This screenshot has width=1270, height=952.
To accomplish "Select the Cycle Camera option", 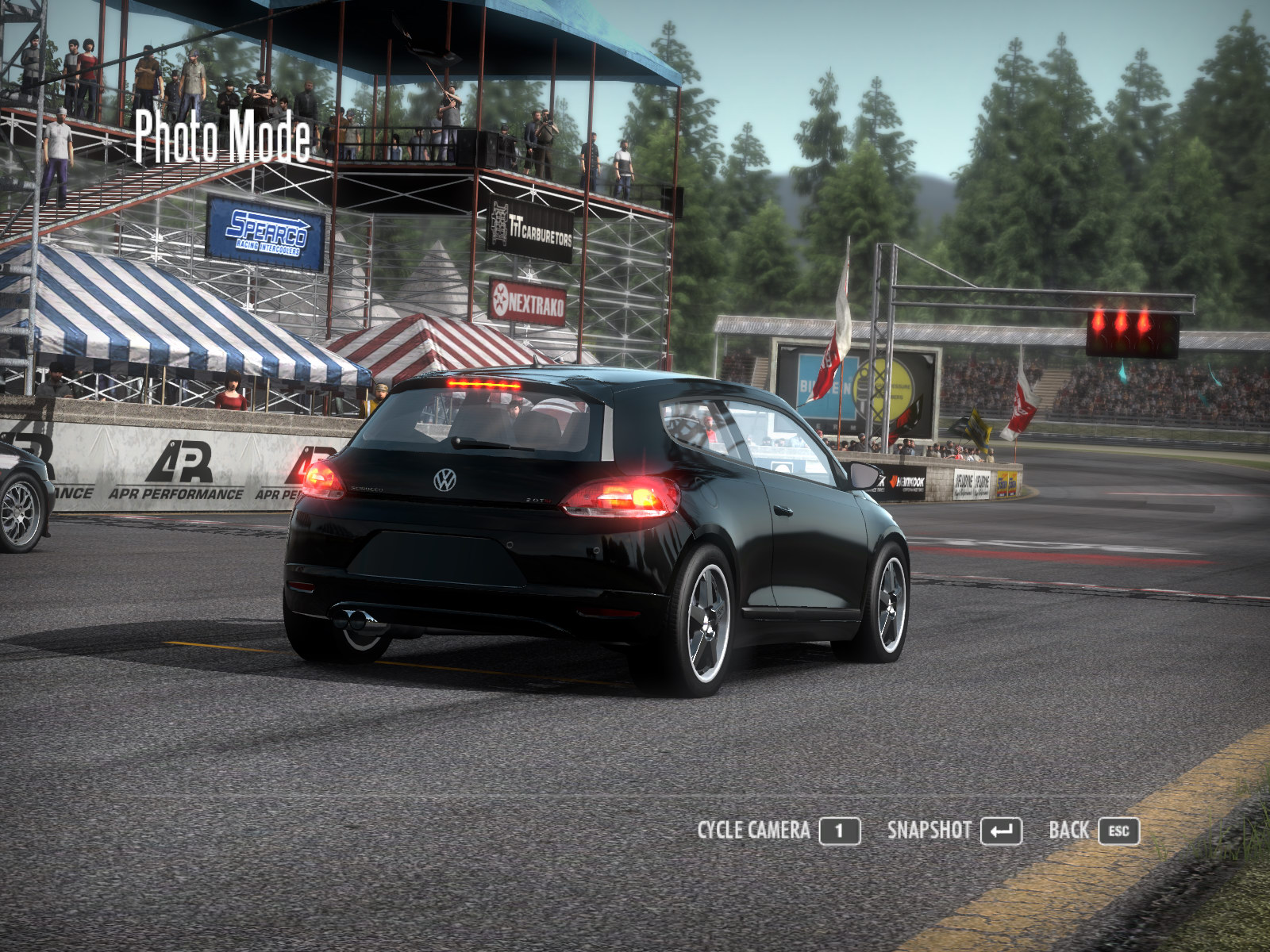I will (778, 831).
